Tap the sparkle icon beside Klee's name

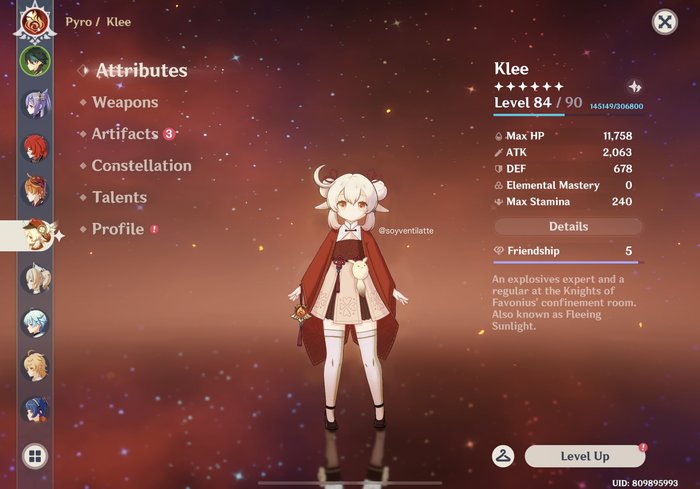pyautogui.click(x=634, y=87)
